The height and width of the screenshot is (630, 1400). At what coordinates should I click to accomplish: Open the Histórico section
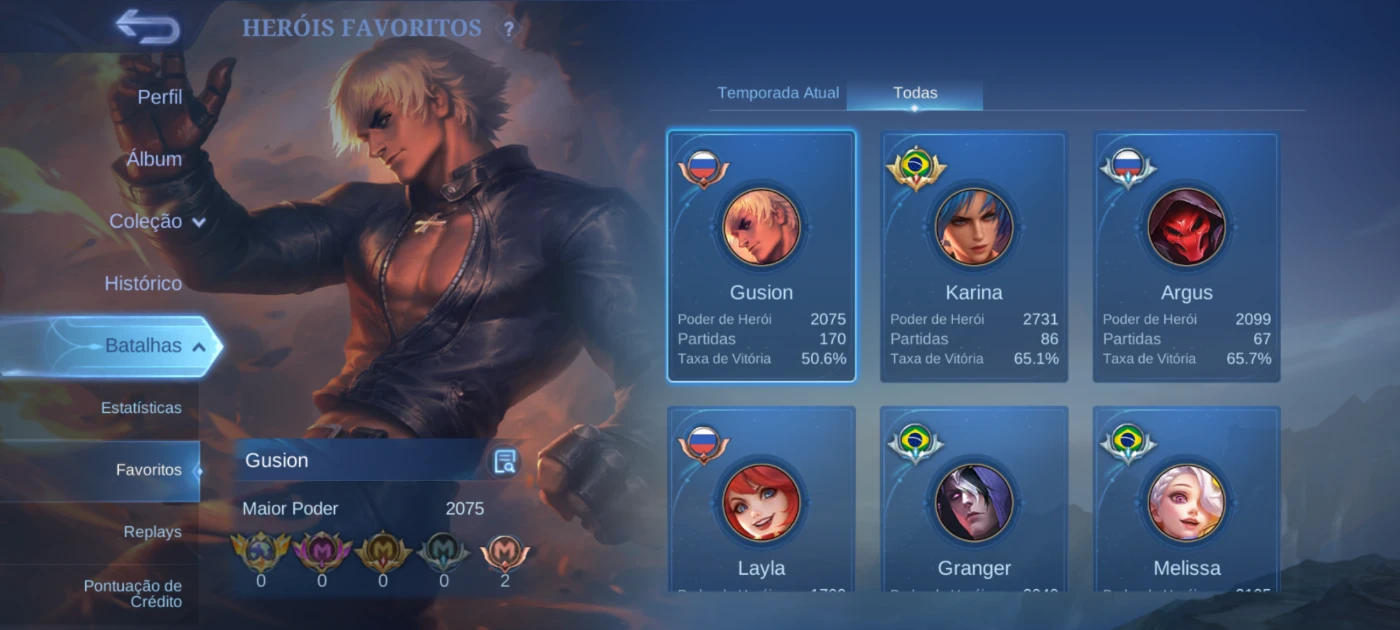click(x=143, y=283)
